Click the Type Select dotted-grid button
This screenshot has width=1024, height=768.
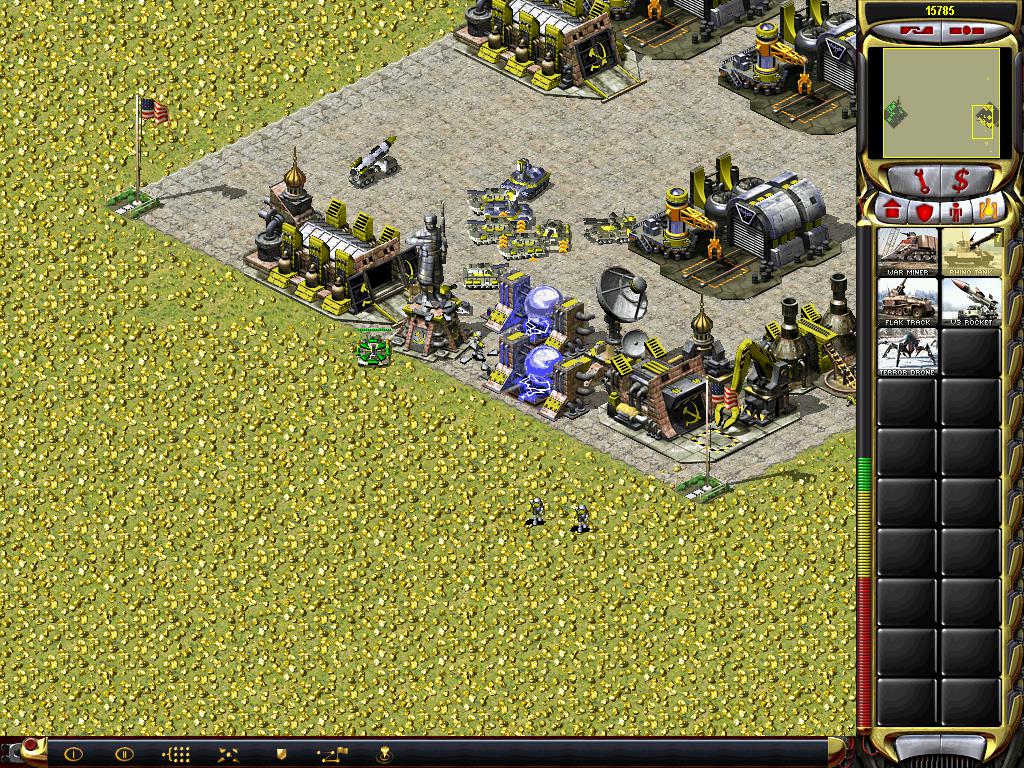click(x=176, y=754)
